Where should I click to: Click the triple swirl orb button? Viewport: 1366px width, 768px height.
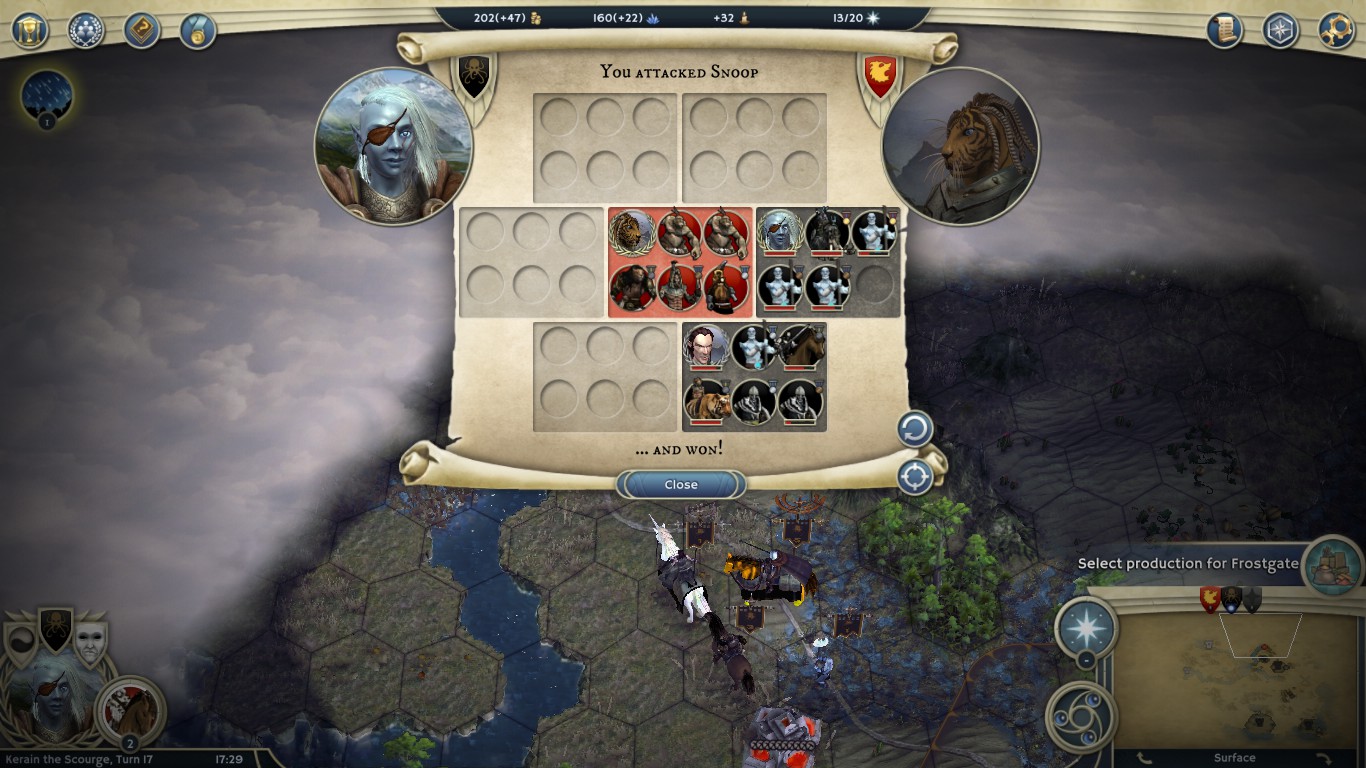(x=1080, y=716)
